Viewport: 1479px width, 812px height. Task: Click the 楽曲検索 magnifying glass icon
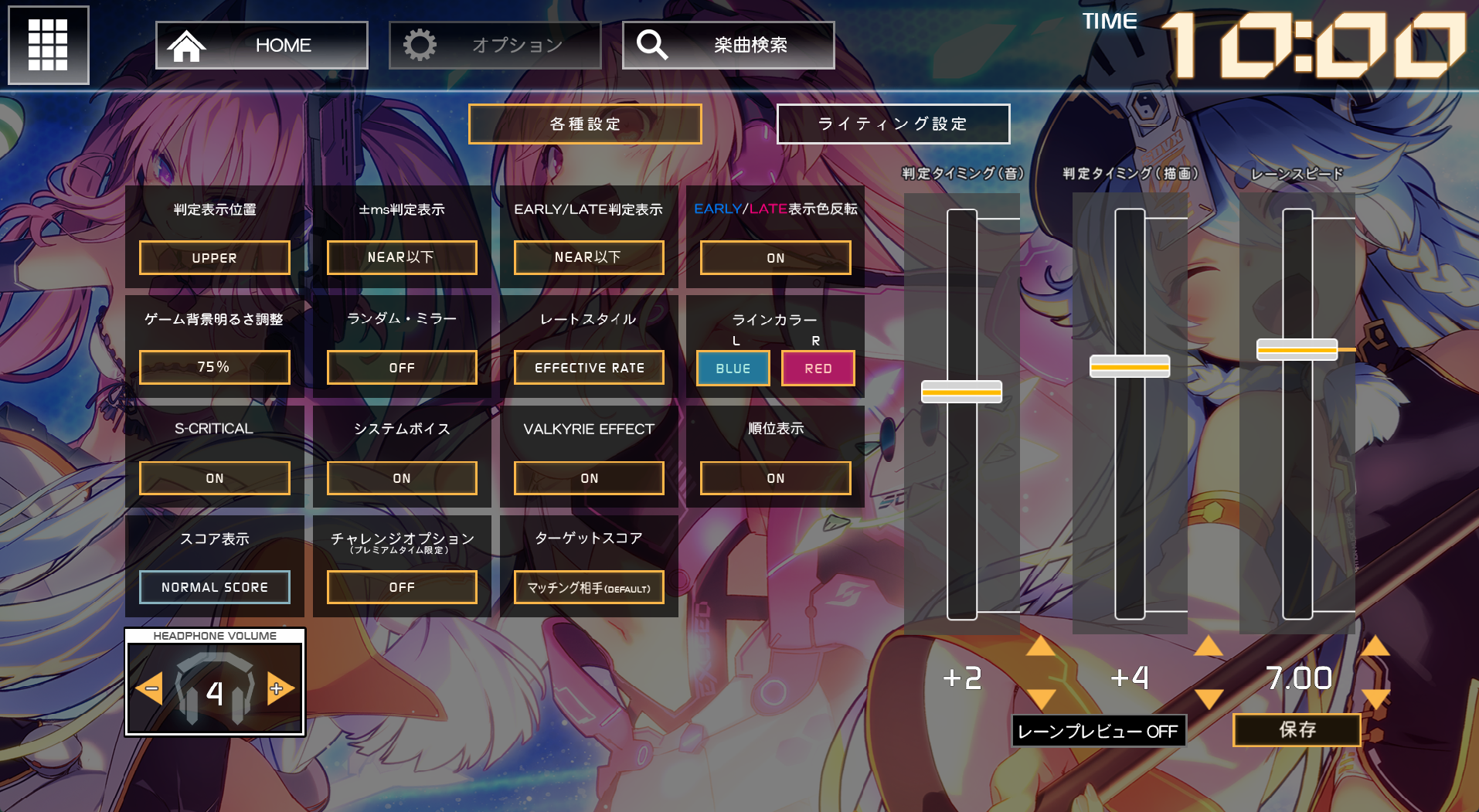tap(653, 44)
